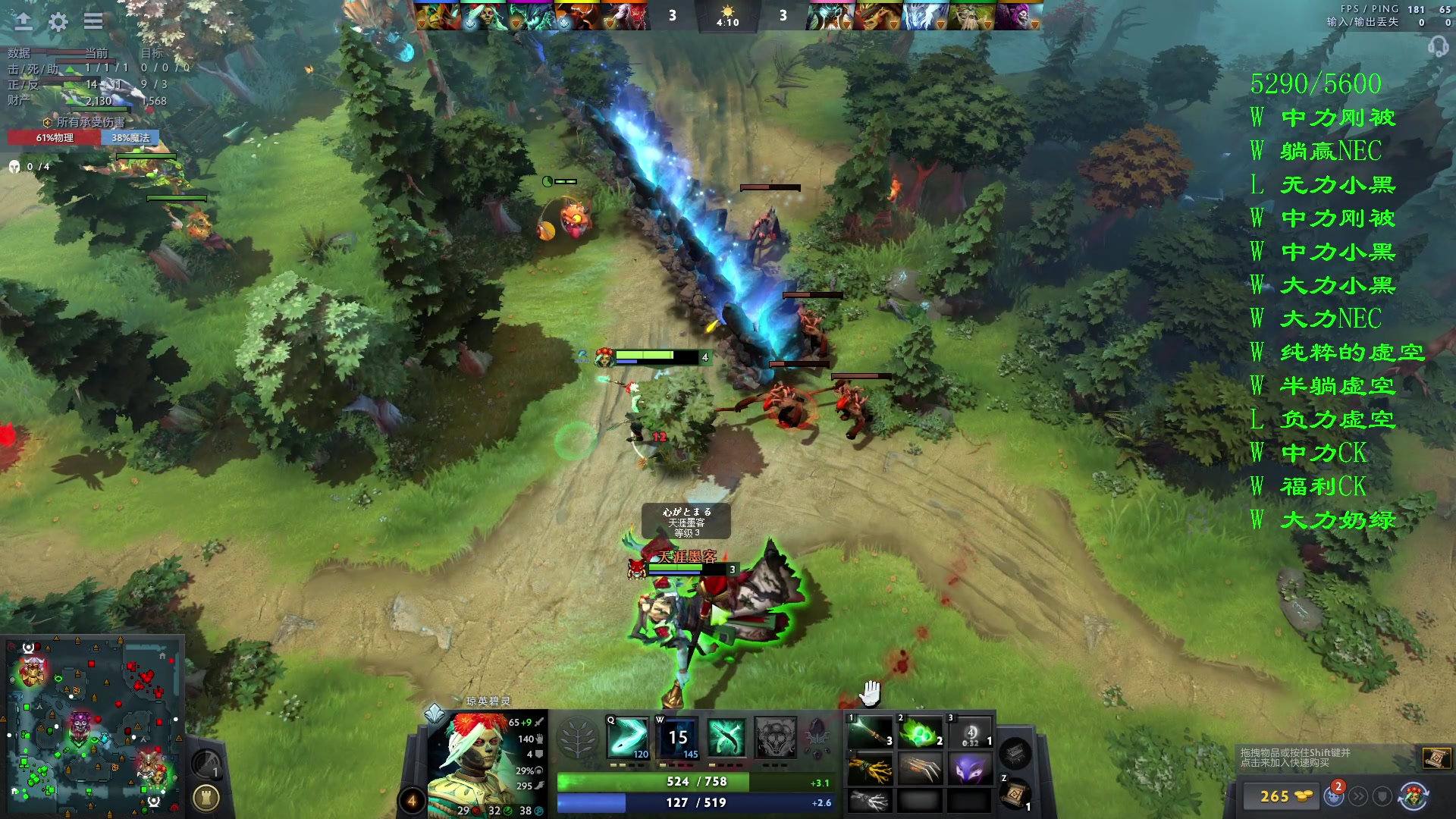Click the scroll icon in the quick-buy panel
Viewport: 1456px width, 819px height.
1436,758
